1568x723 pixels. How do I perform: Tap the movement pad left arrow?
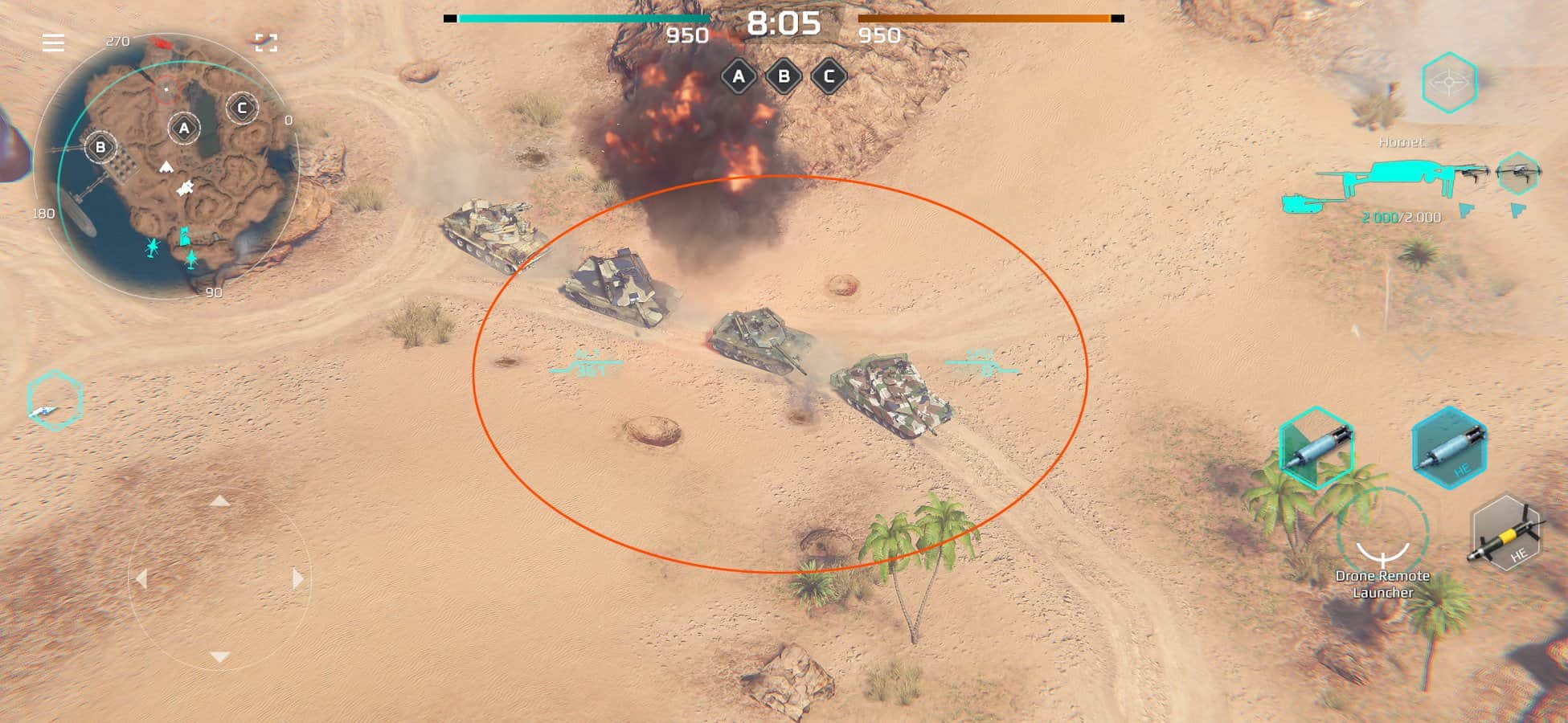(x=142, y=578)
